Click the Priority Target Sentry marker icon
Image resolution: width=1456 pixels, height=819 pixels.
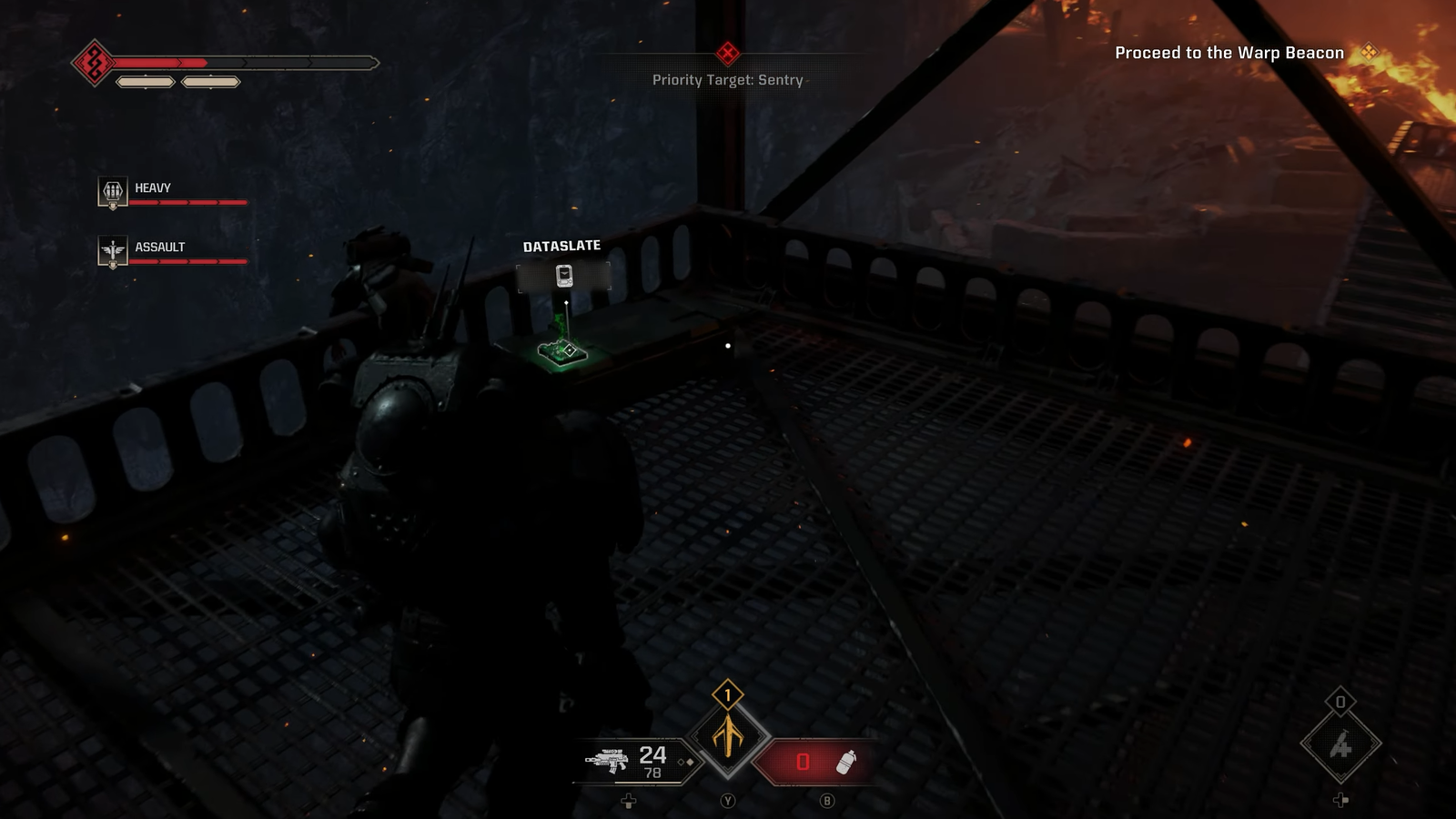(x=727, y=53)
